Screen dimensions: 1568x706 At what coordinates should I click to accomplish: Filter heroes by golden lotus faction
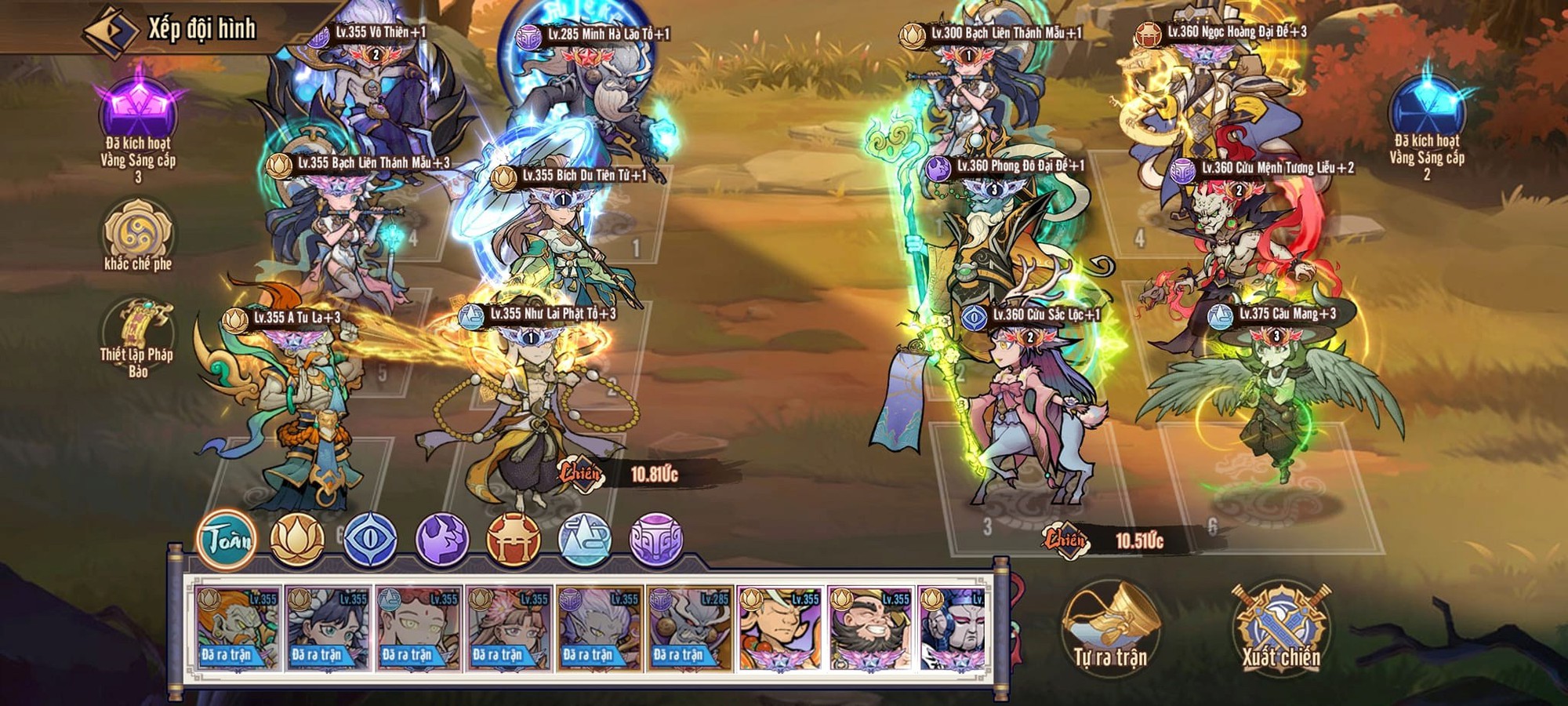[x=297, y=539]
